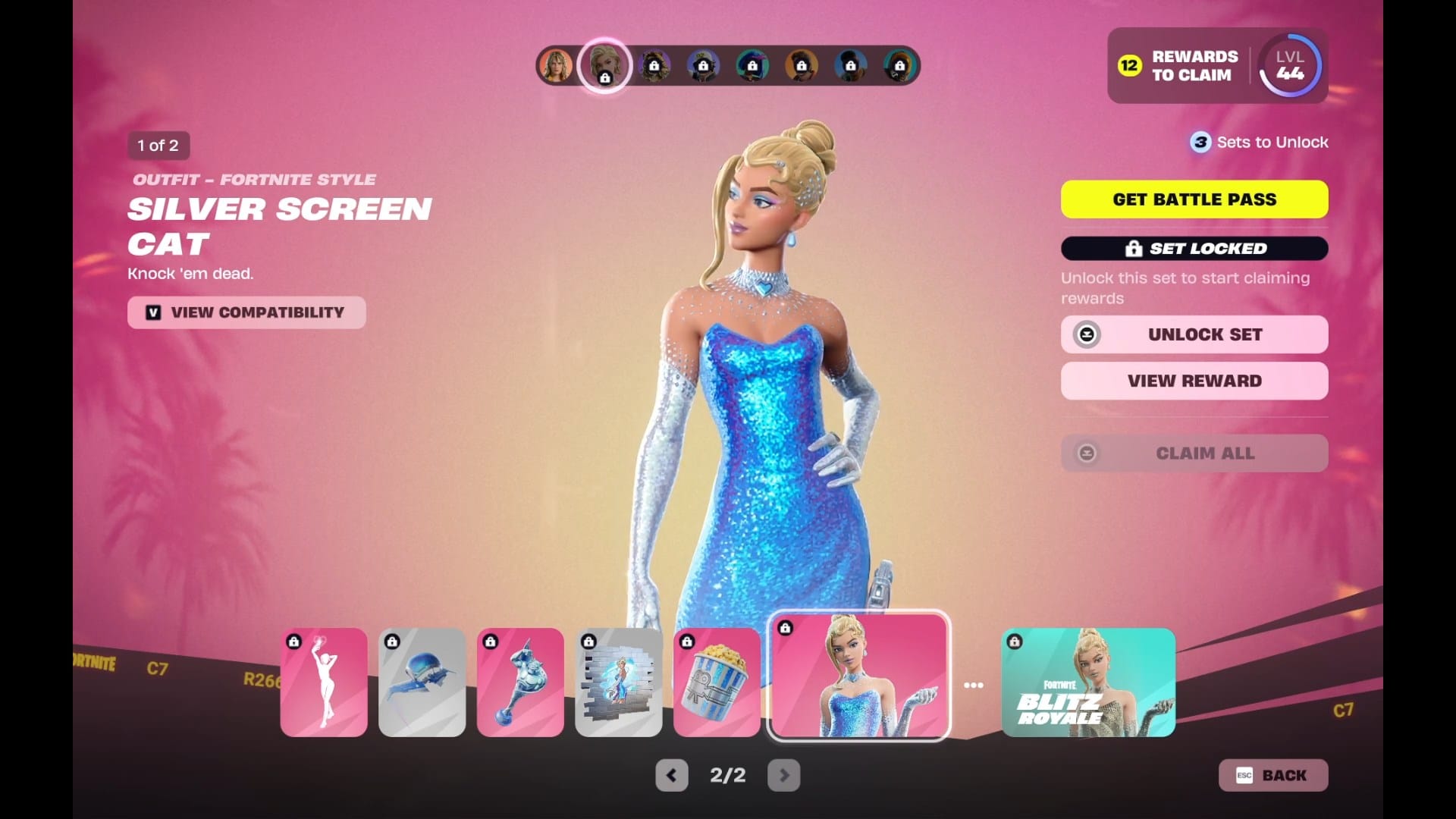Select the highlighted Cat character set portrait
Screen dimensions: 1456x819
point(604,66)
